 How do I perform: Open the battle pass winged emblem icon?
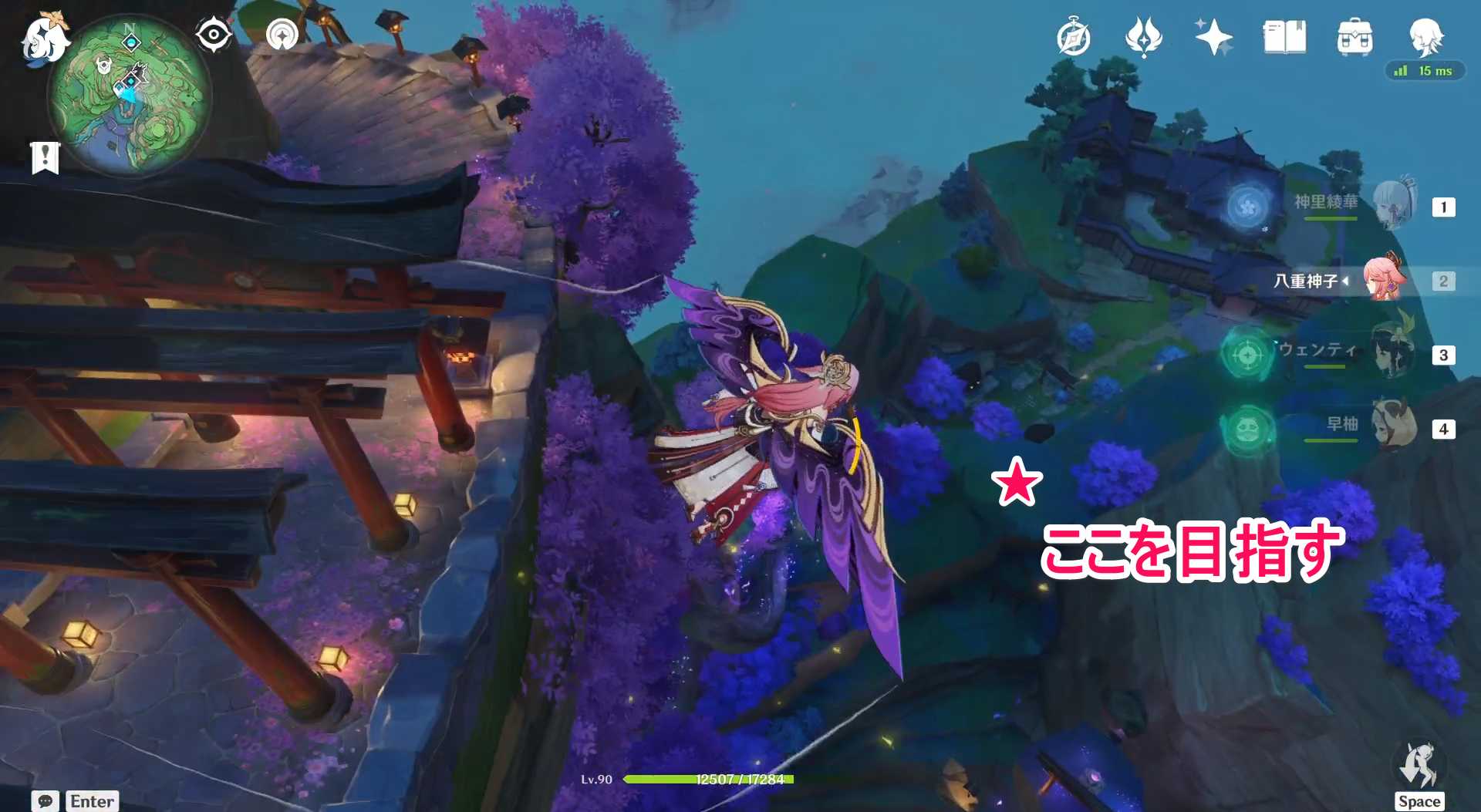(1143, 37)
